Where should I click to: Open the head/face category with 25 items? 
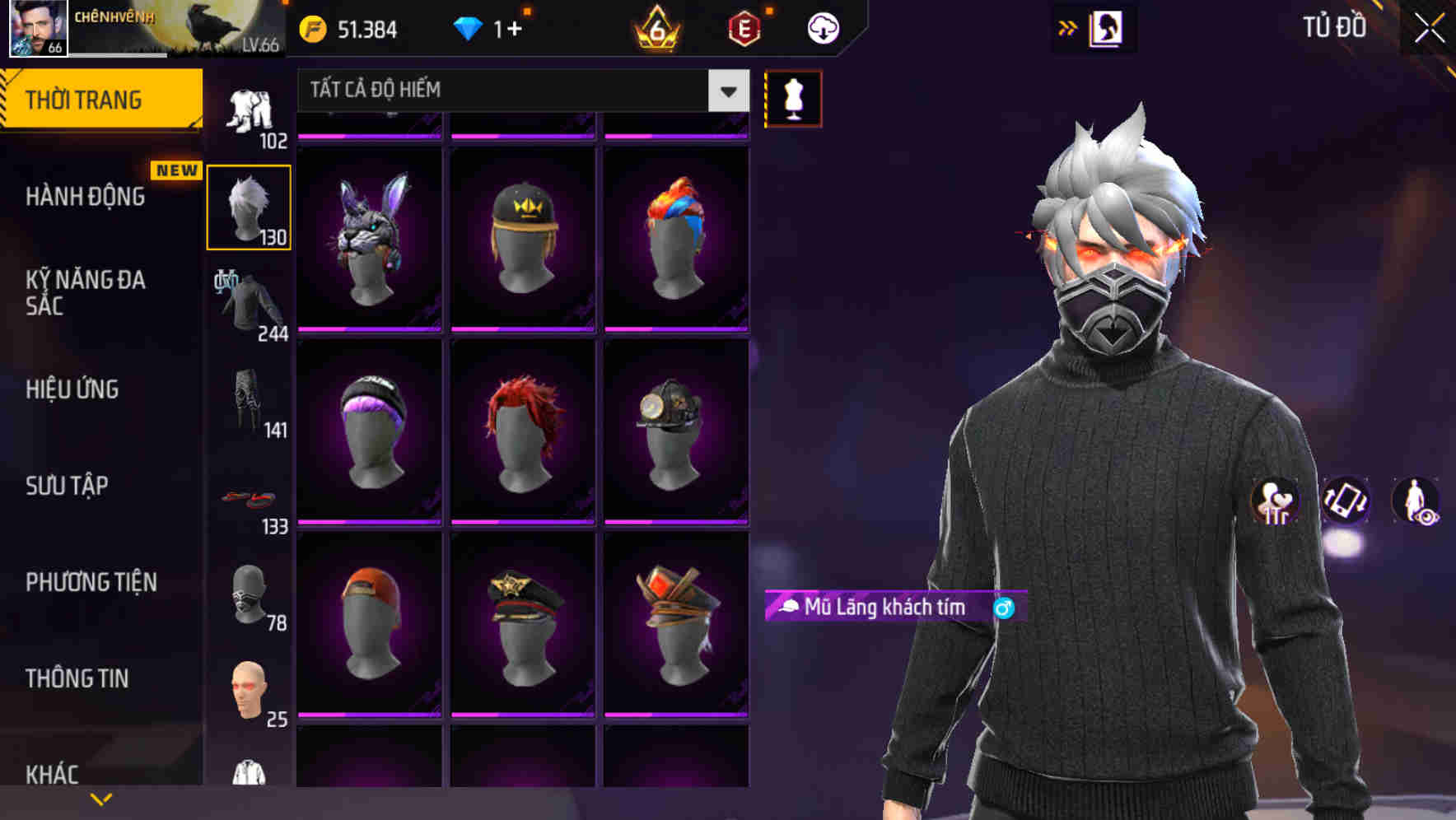click(249, 690)
